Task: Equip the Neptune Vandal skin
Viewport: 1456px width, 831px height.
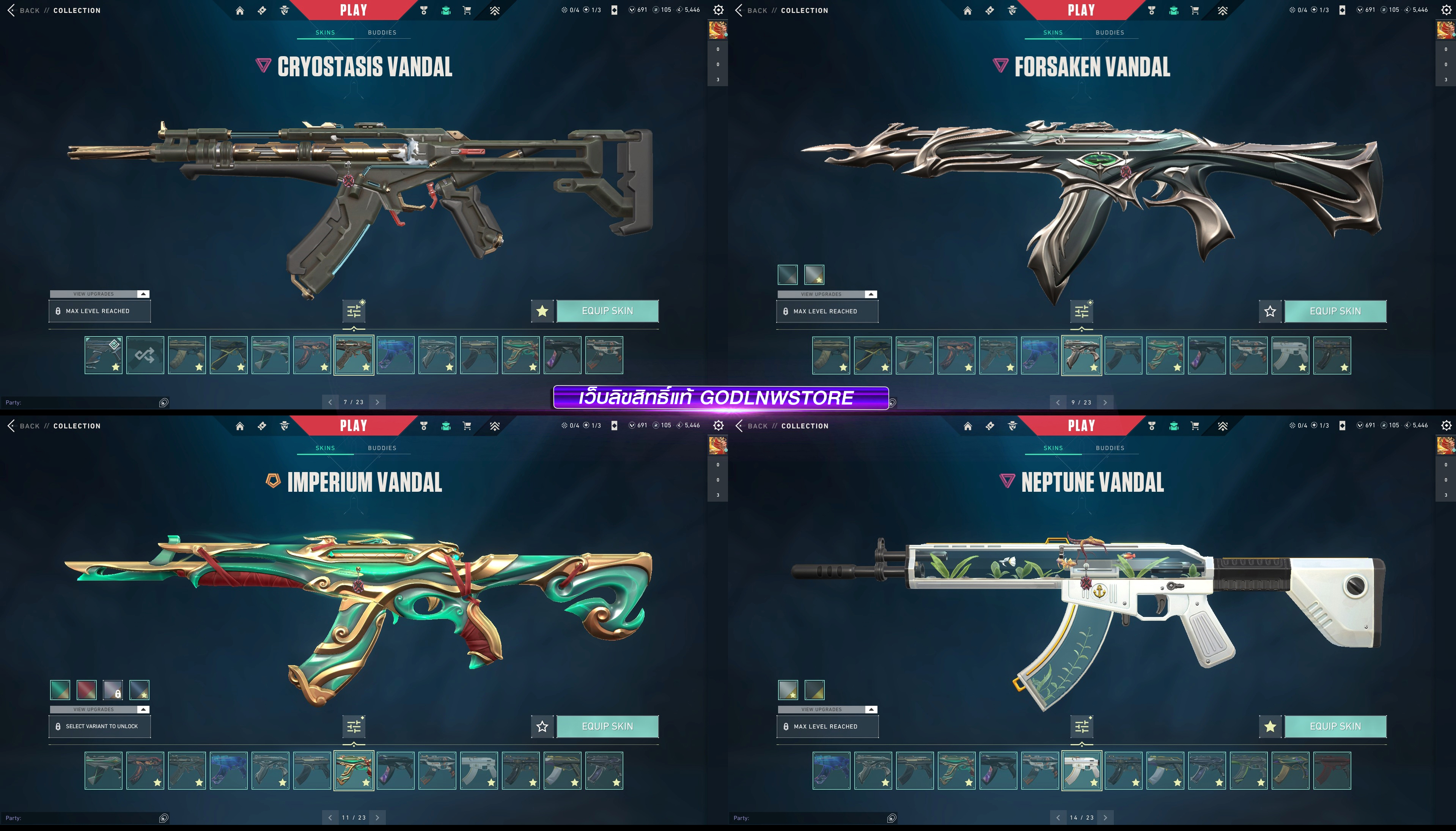Action: tap(1335, 726)
